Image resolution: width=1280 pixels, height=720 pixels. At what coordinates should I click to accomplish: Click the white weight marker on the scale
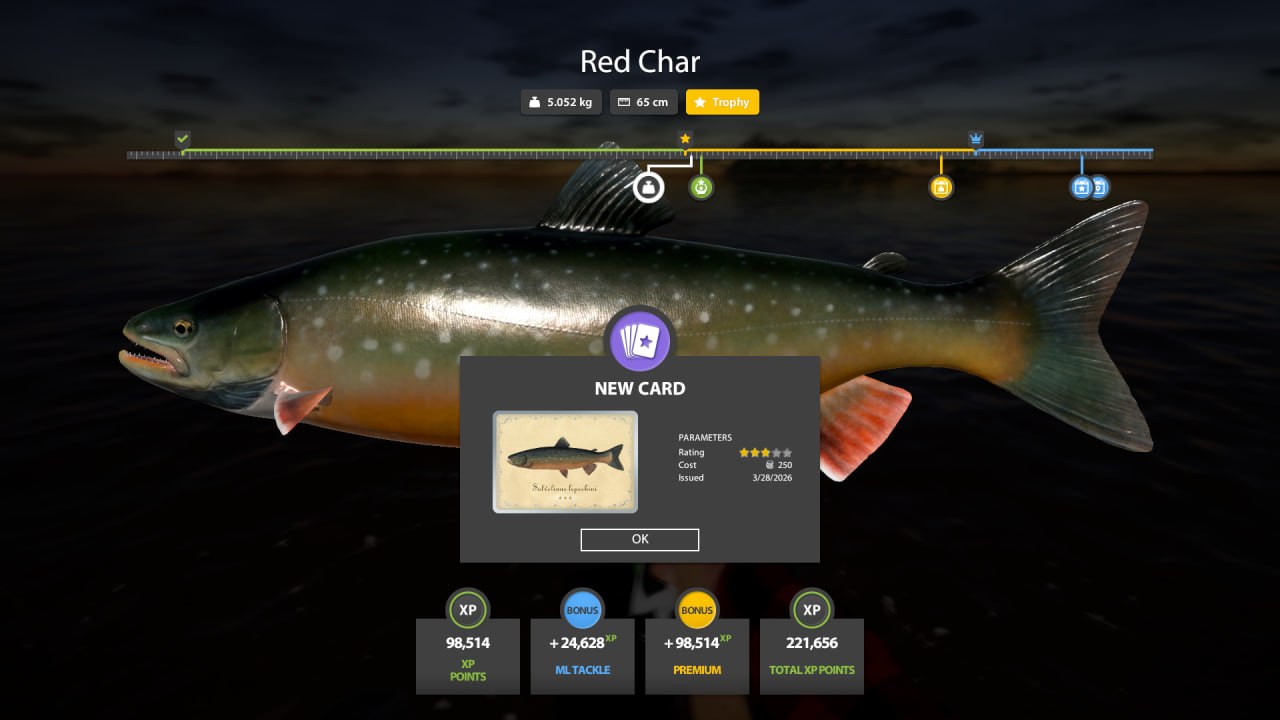[649, 187]
